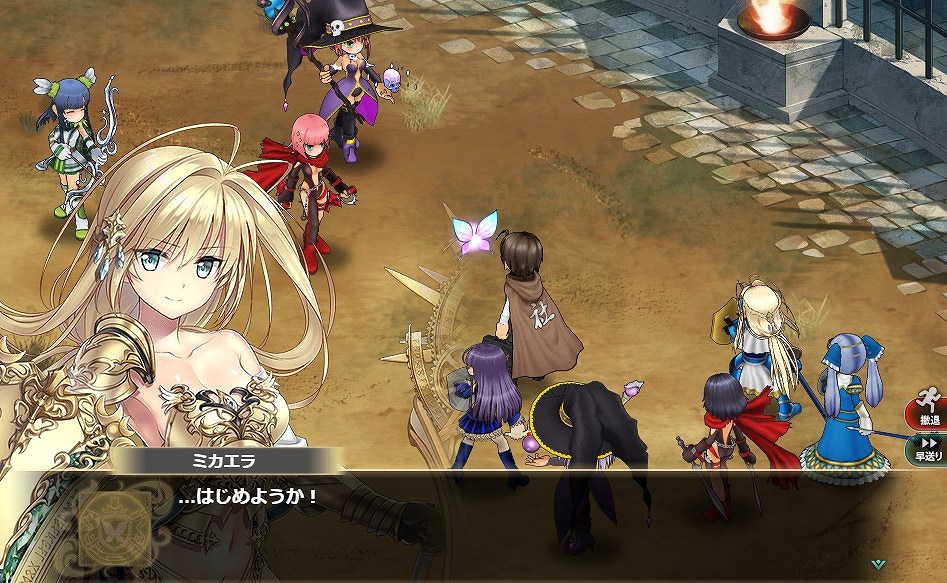Retreat using the red 撤退 button
Viewport: 947px width, 583px height.
pyautogui.click(x=927, y=413)
